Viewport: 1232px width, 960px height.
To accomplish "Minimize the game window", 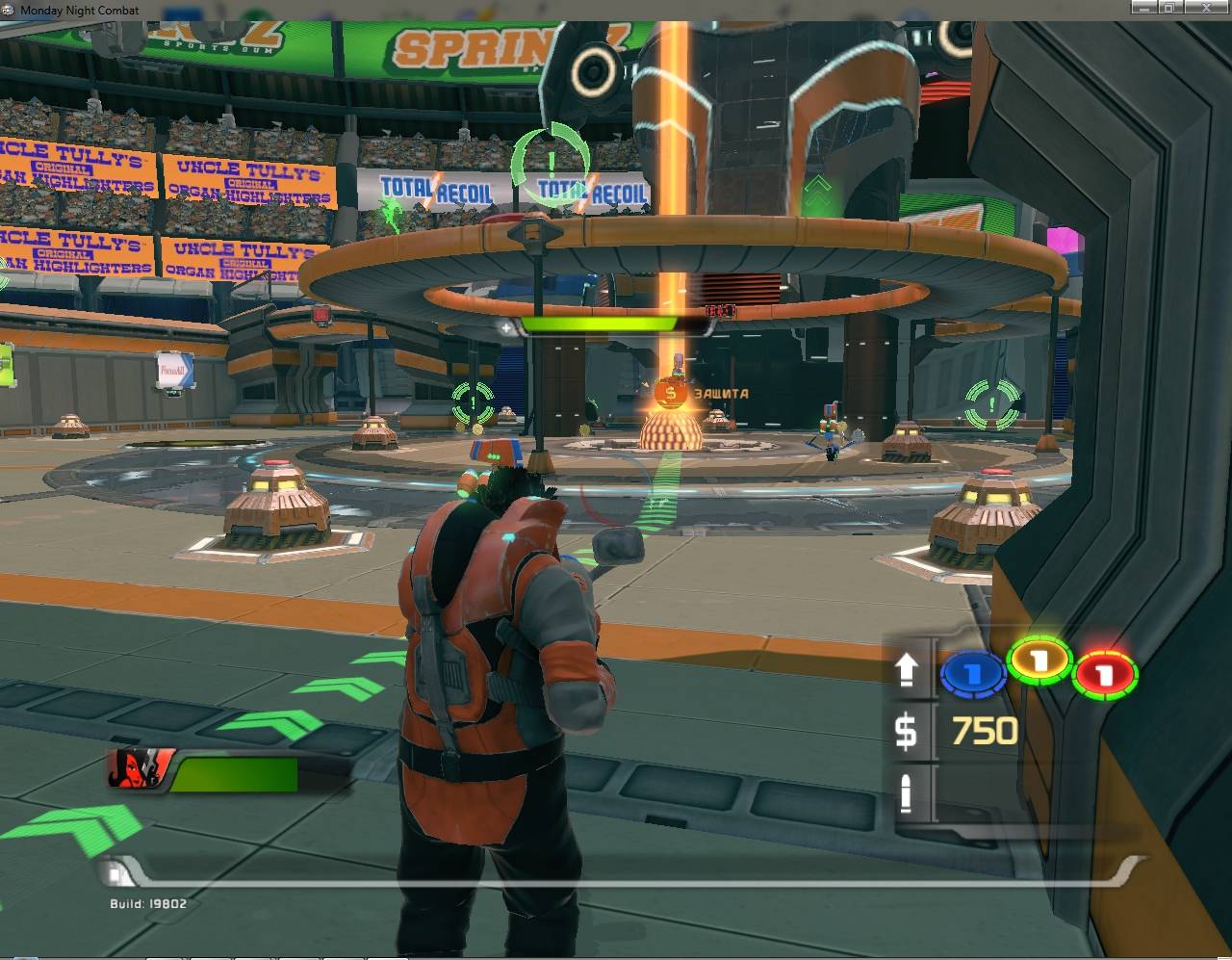I will [x=1142, y=8].
